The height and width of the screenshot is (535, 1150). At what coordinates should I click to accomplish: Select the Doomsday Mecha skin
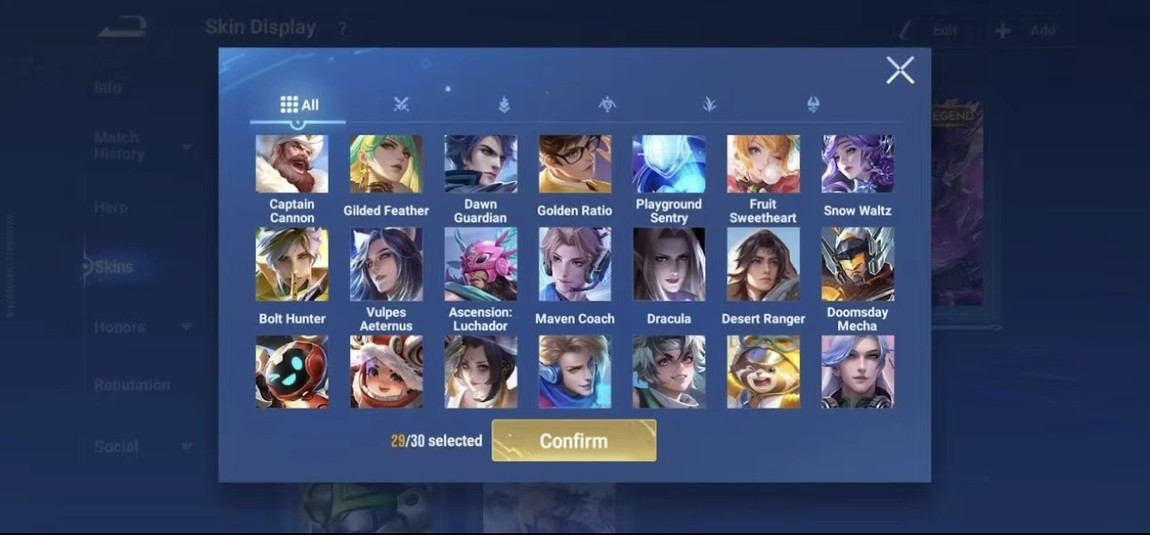858,264
